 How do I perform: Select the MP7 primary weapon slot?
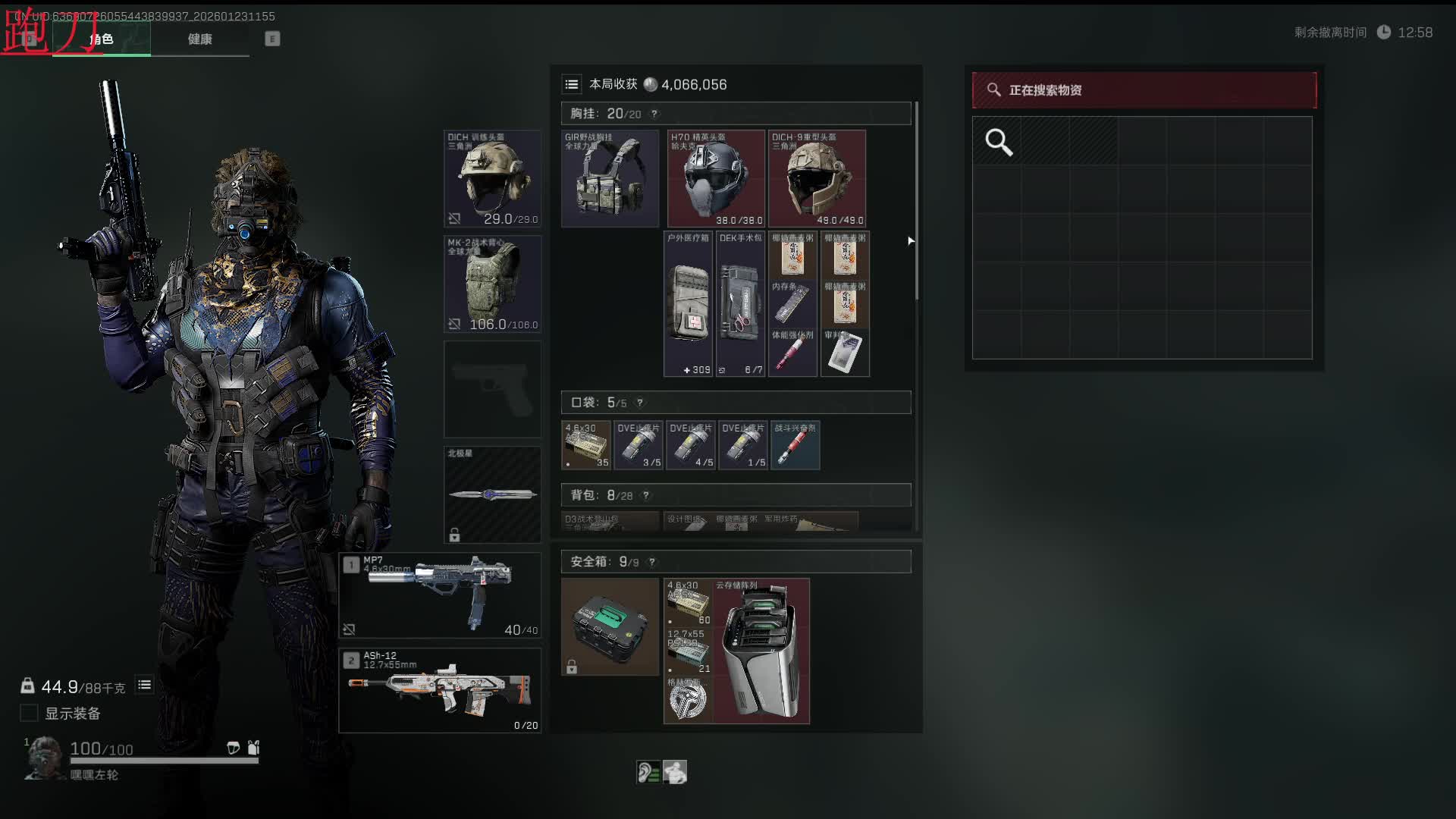click(x=440, y=595)
